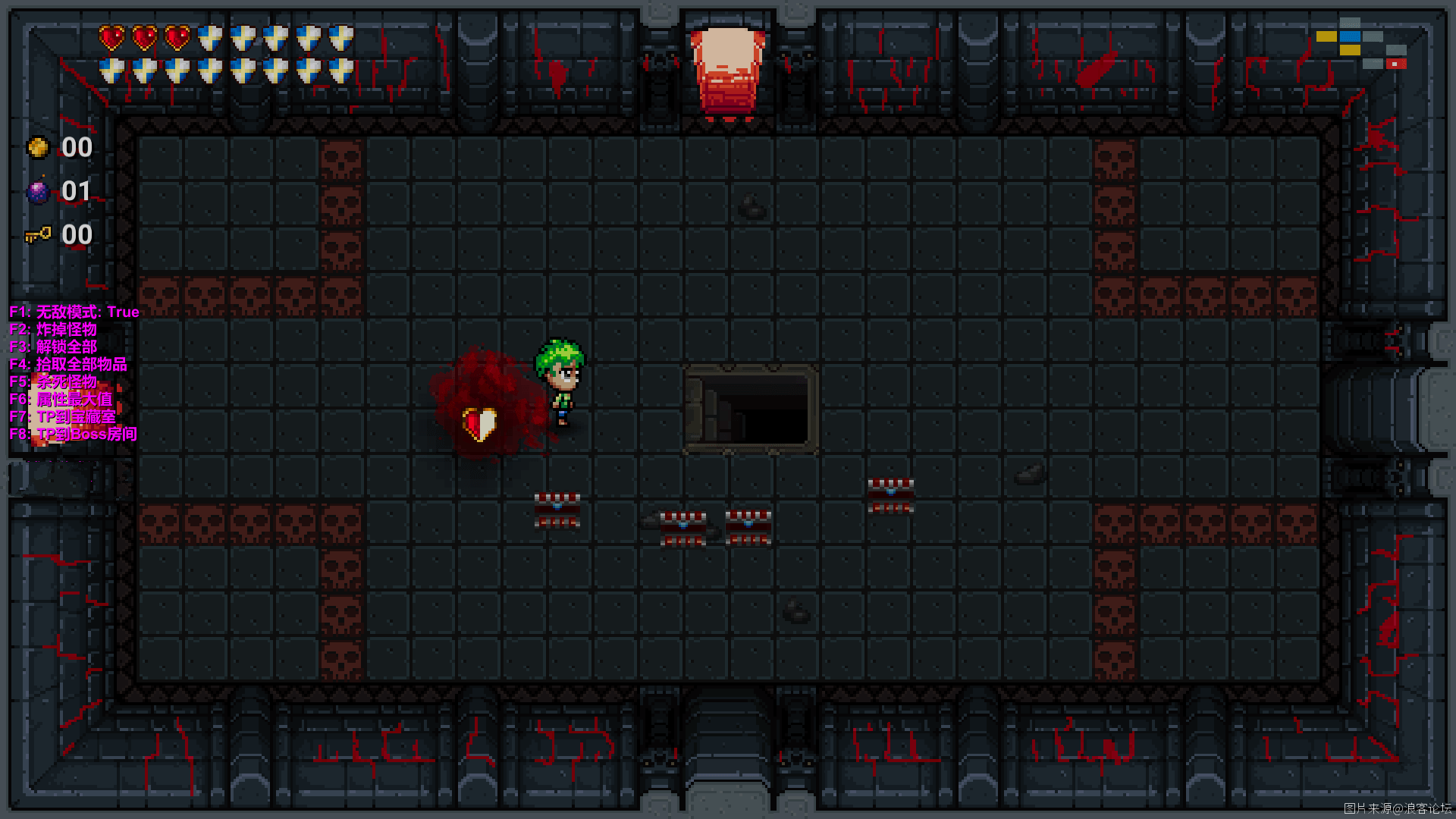This screenshot has height=819, width=1456.
Task: Select the blue current-room tile on the minimap
Action: pyautogui.click(x=1350, y=36)
